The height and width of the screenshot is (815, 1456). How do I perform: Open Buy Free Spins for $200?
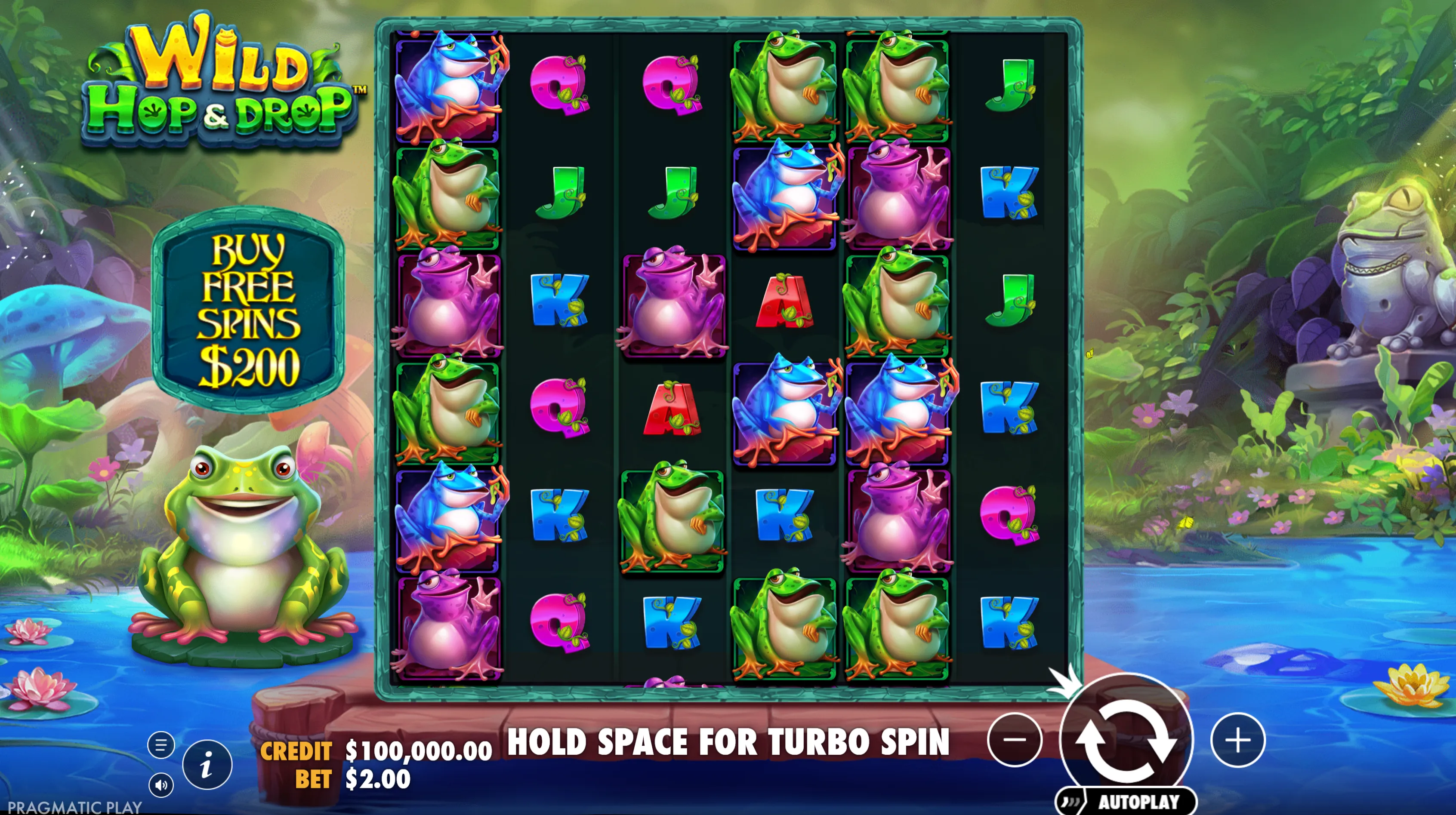(248, 310)
